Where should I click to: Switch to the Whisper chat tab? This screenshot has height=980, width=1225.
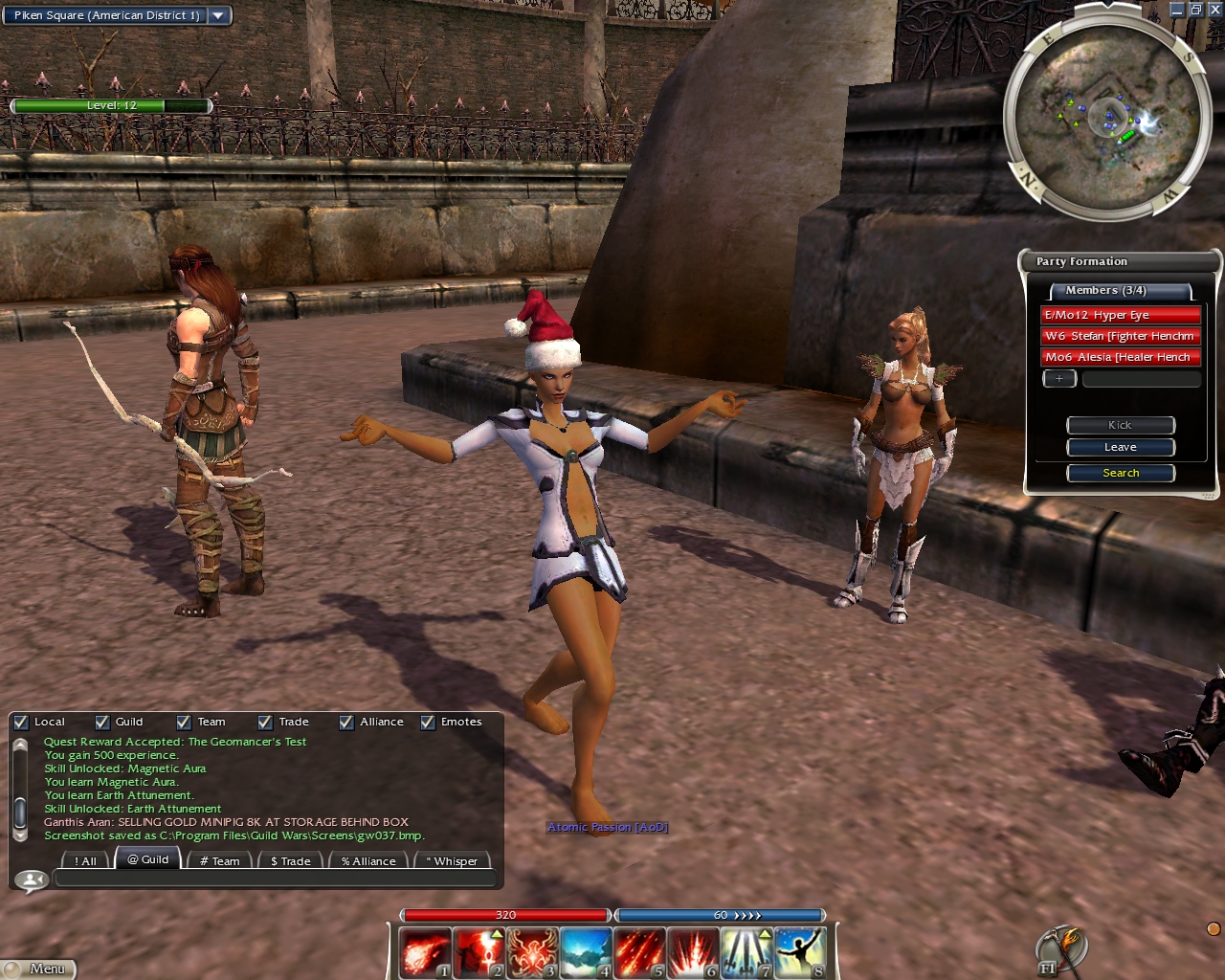(456, 861)
